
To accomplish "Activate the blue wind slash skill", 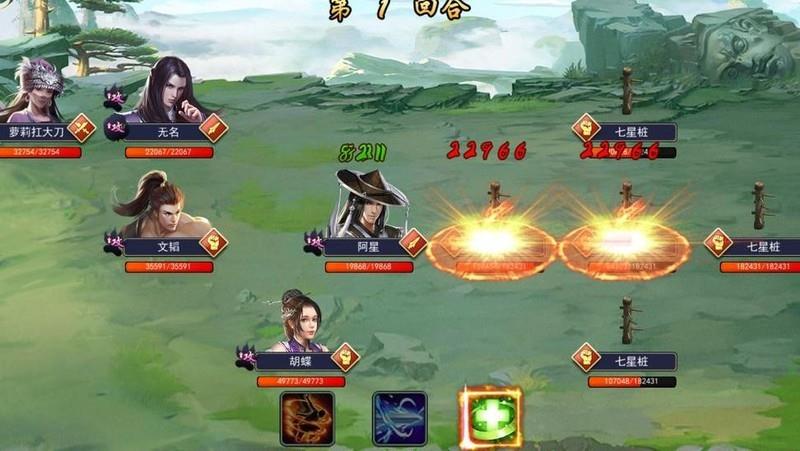I will coord(400,418).
